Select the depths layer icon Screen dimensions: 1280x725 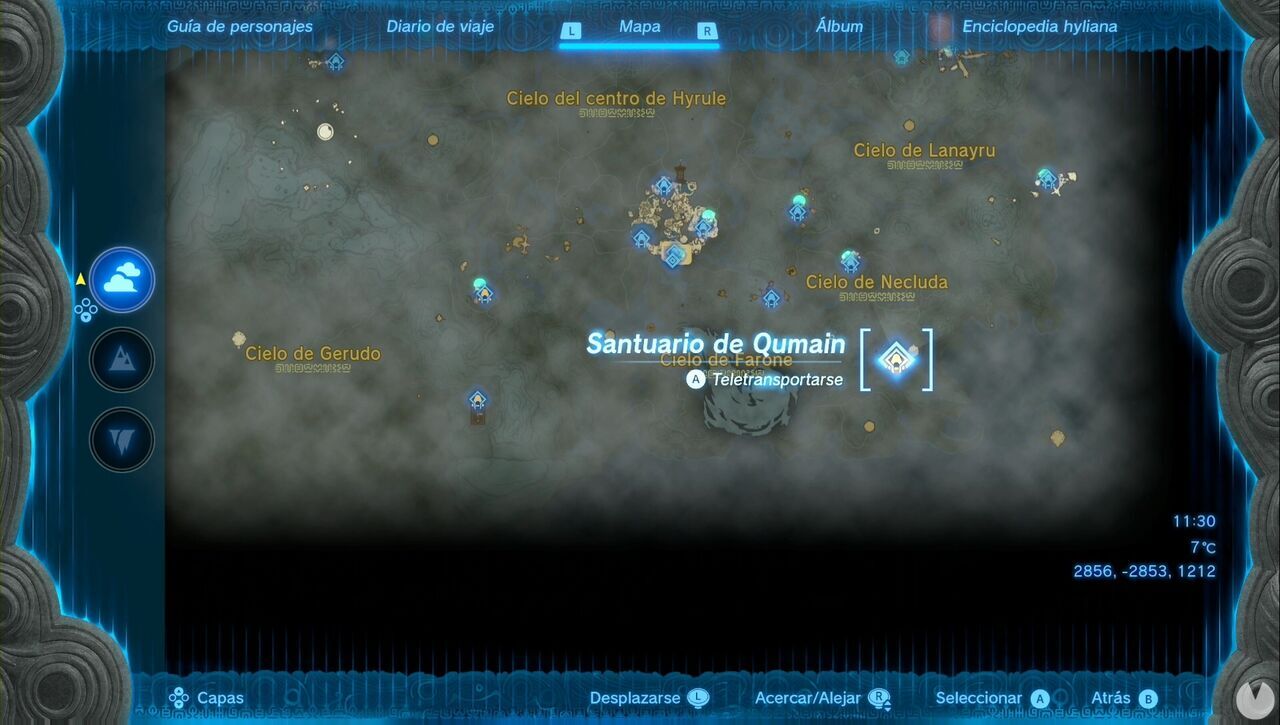(121, 438)
